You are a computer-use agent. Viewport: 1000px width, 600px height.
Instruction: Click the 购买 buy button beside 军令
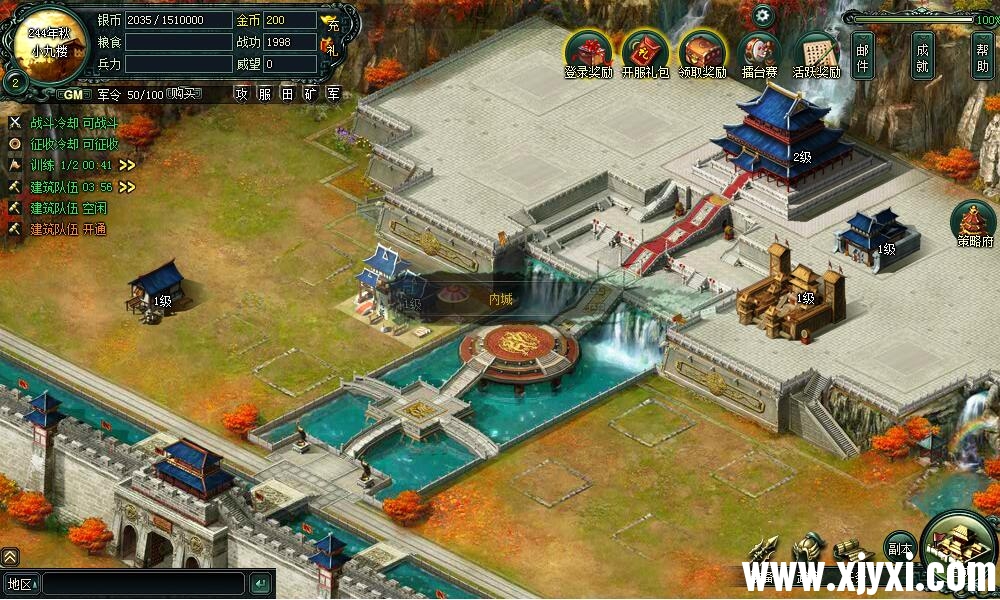click(182, 94)
